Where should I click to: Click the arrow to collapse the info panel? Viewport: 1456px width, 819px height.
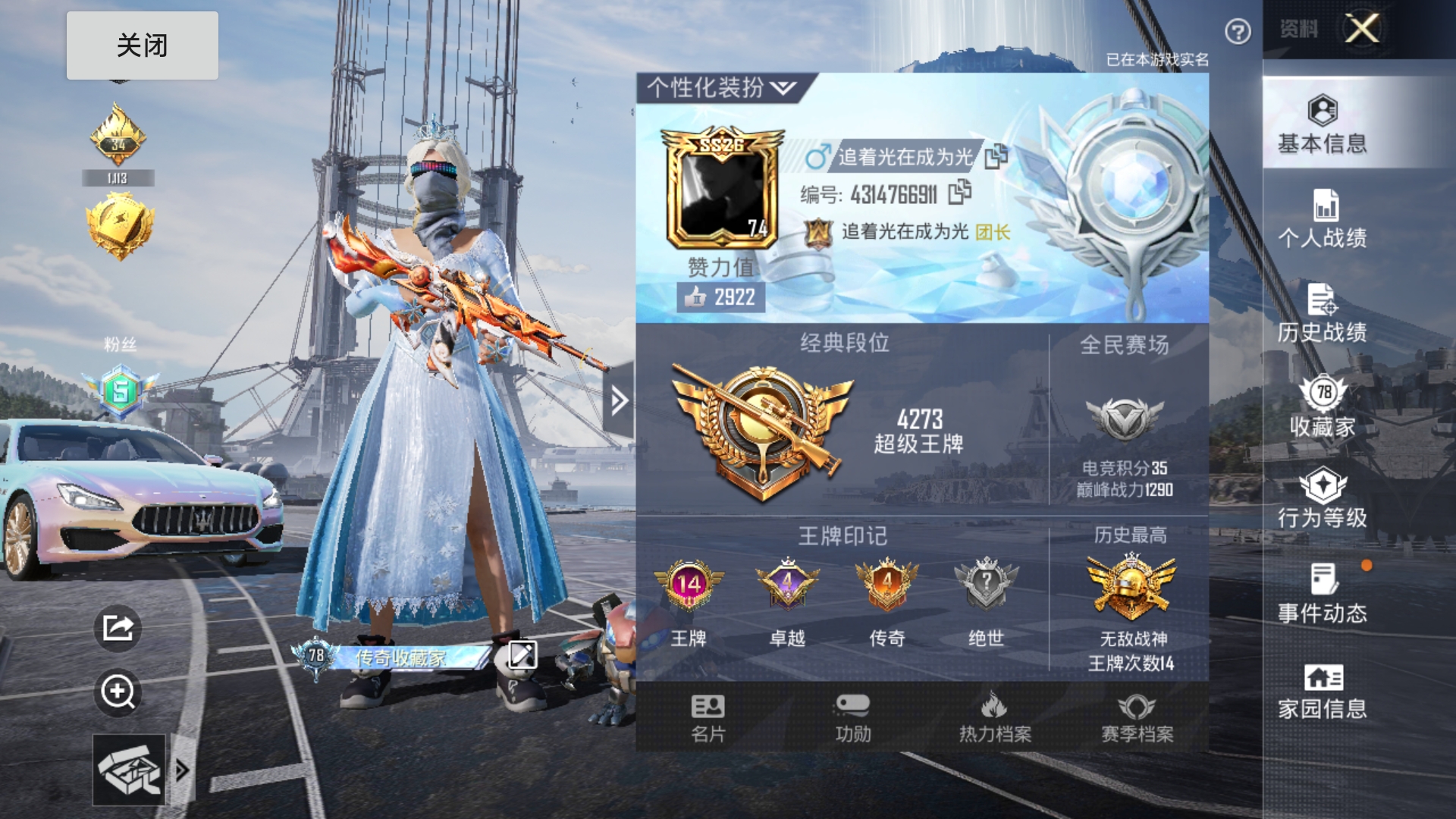point(619,400)
